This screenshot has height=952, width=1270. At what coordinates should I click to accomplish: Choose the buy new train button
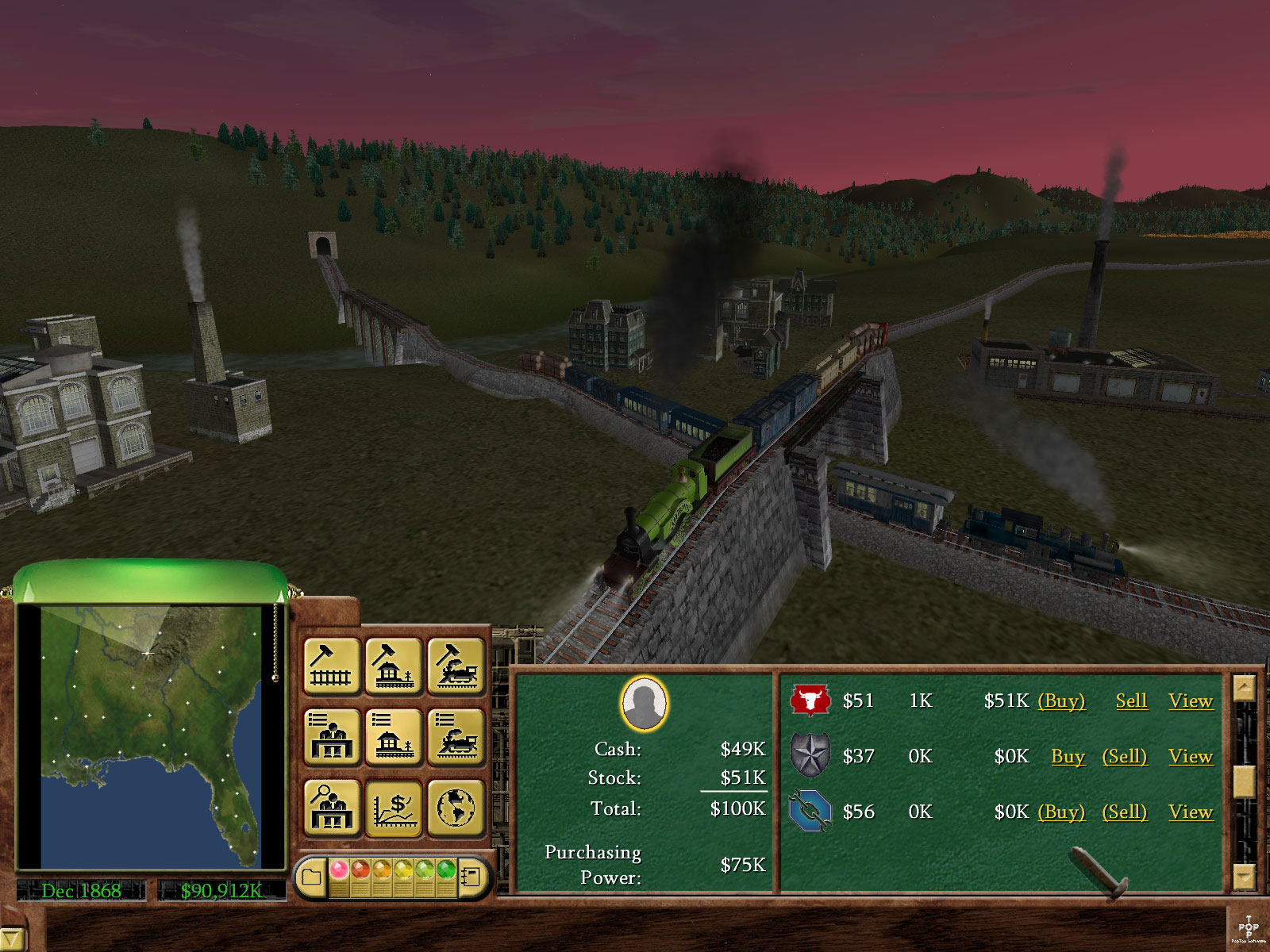[456, 666]
